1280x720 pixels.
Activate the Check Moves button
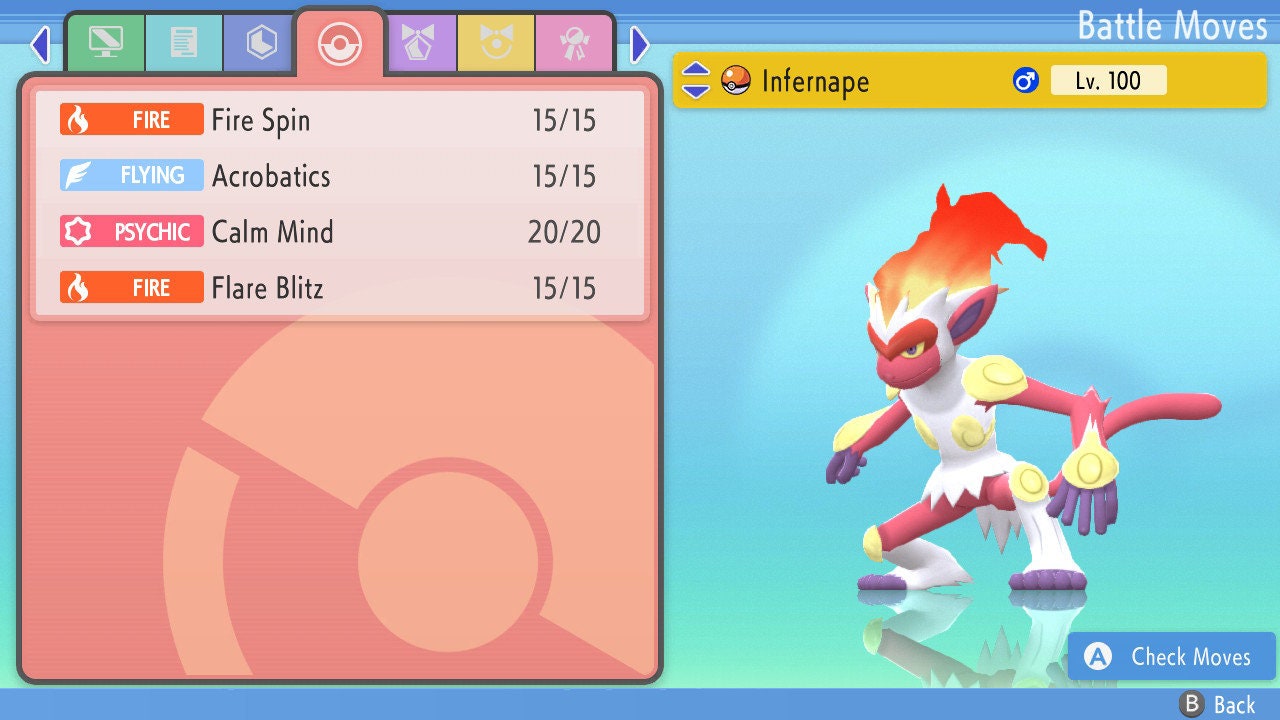click(x=1172, y=656)
